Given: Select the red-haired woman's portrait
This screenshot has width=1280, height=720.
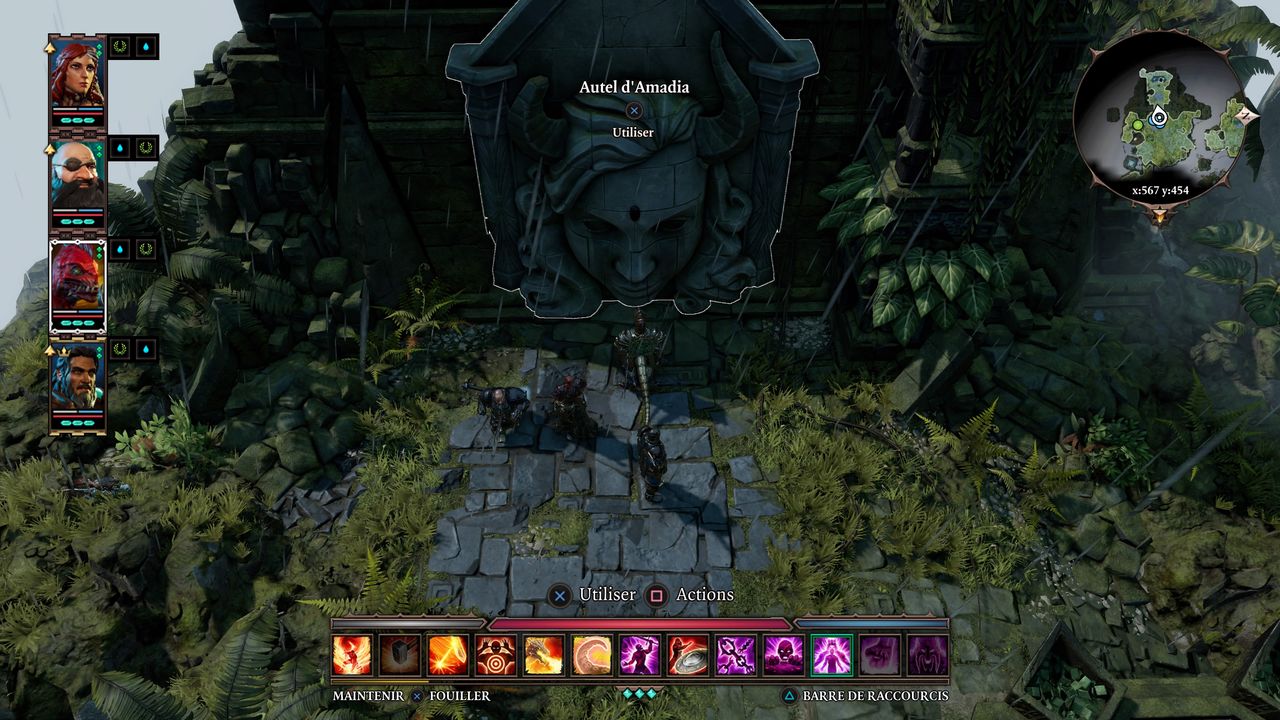Looking at the screenshot, I should pos(77,74).
